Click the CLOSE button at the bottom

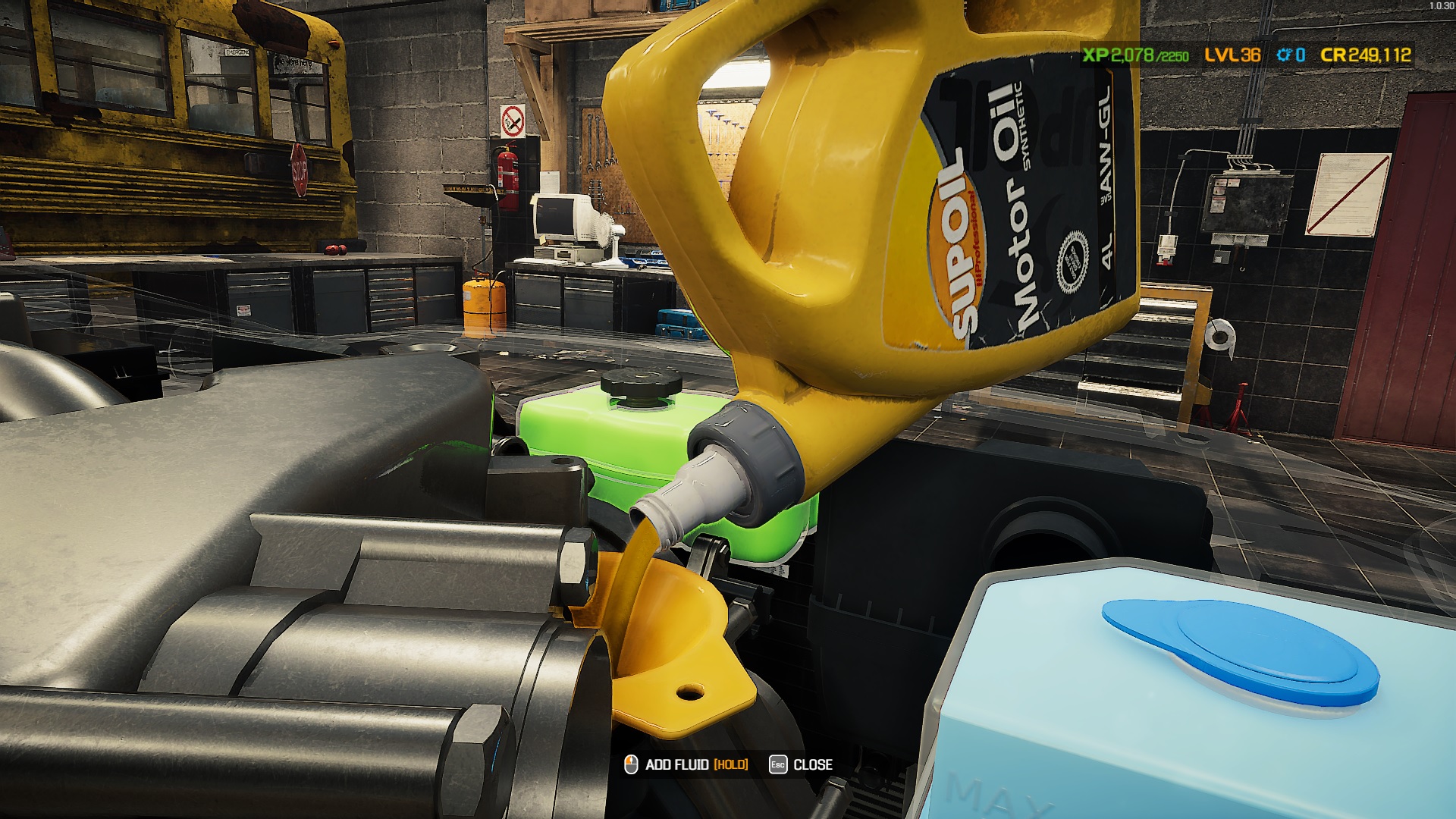point(812,764)
